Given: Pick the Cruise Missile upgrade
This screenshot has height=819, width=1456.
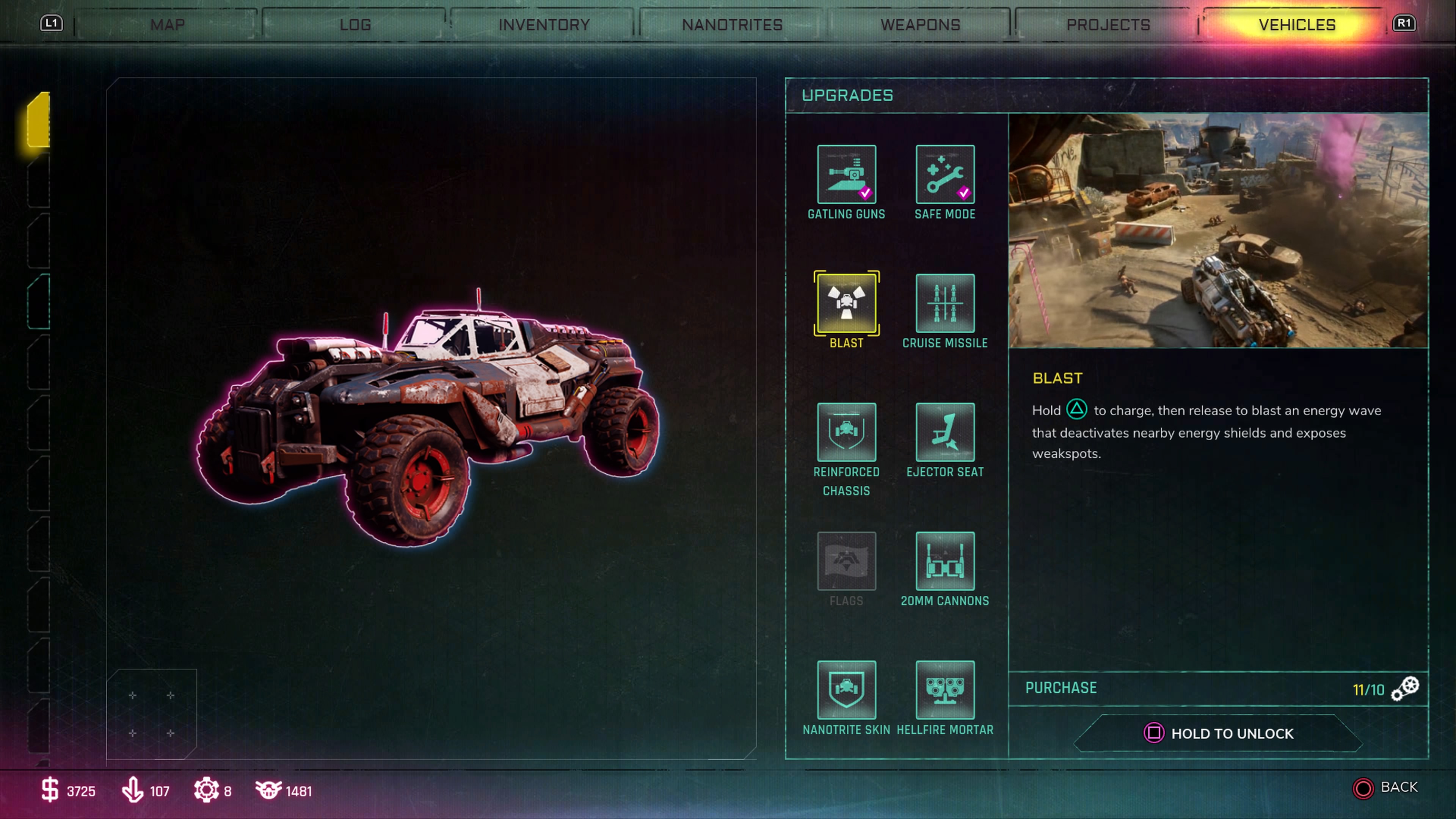Looking at the screenshot, I should pos(945,303).
